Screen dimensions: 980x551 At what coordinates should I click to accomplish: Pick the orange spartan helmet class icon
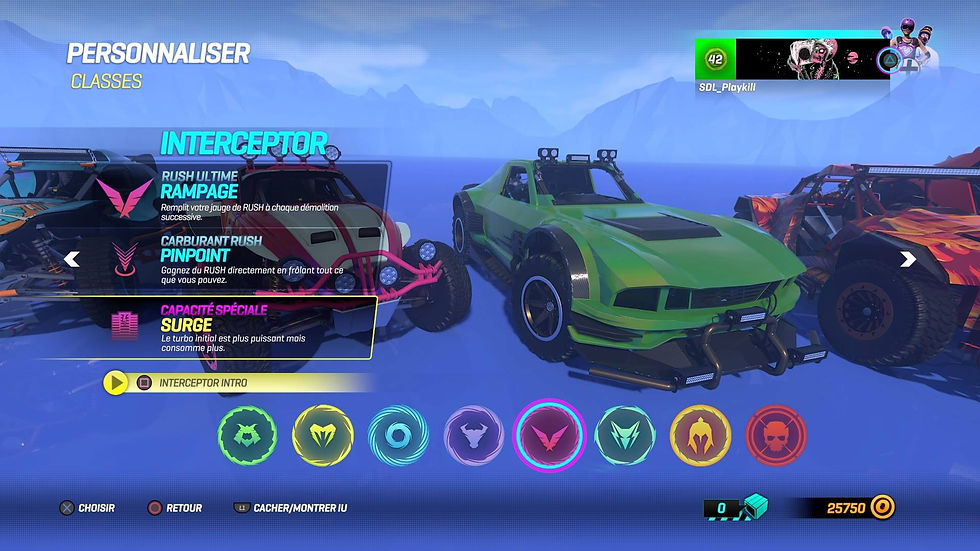coord(700,436)
